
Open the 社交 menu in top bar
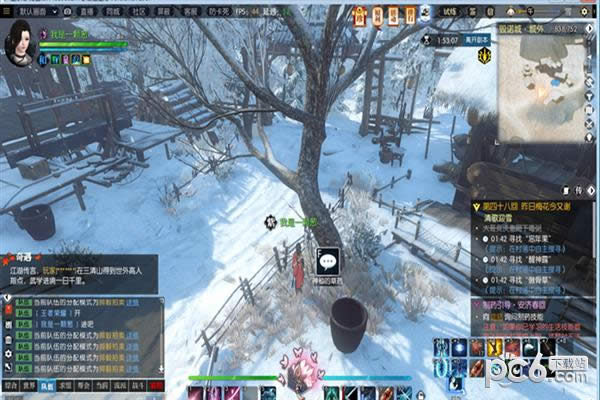point(139,8)
